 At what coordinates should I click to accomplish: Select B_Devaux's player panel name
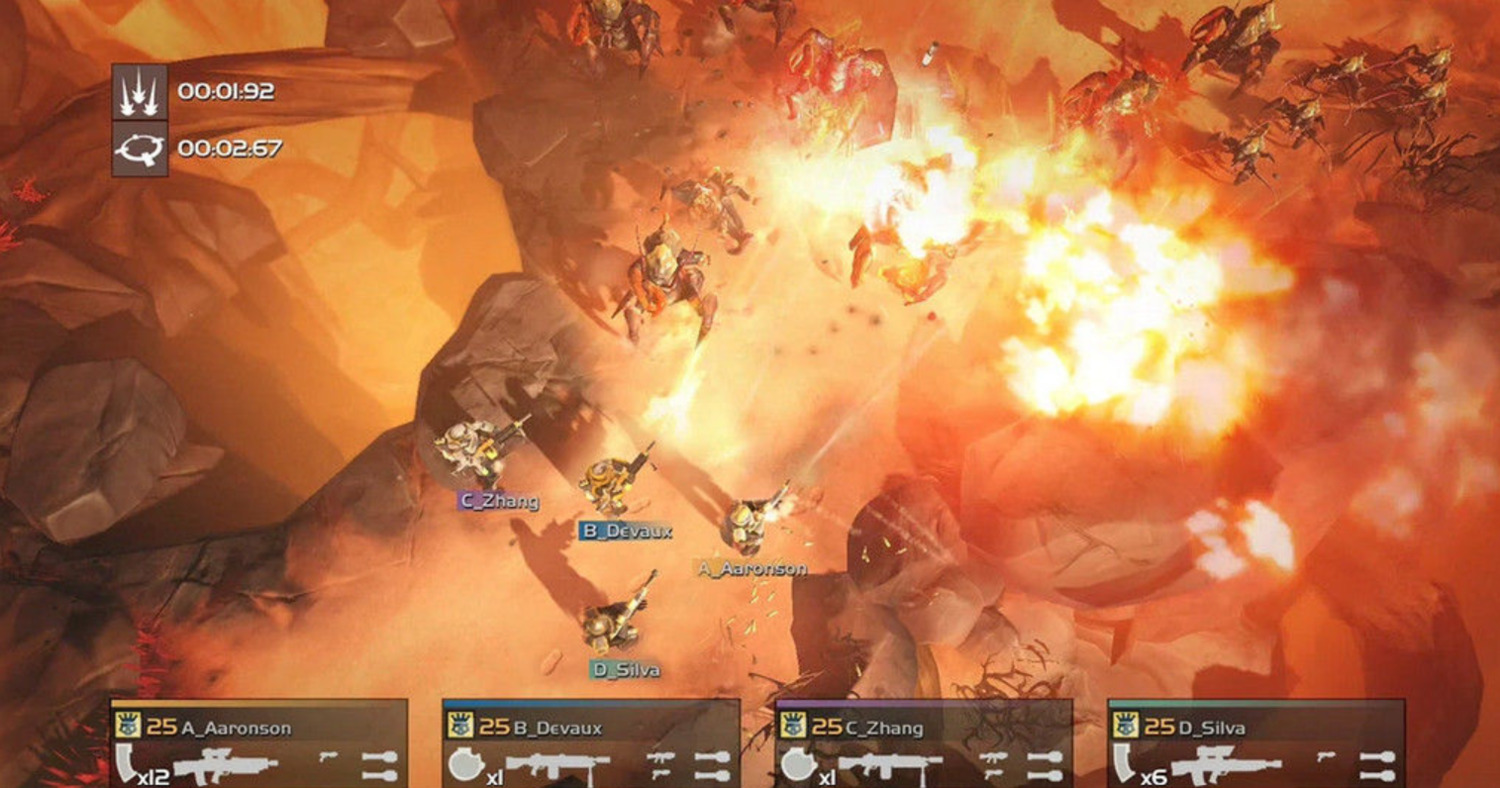point(557,727)
